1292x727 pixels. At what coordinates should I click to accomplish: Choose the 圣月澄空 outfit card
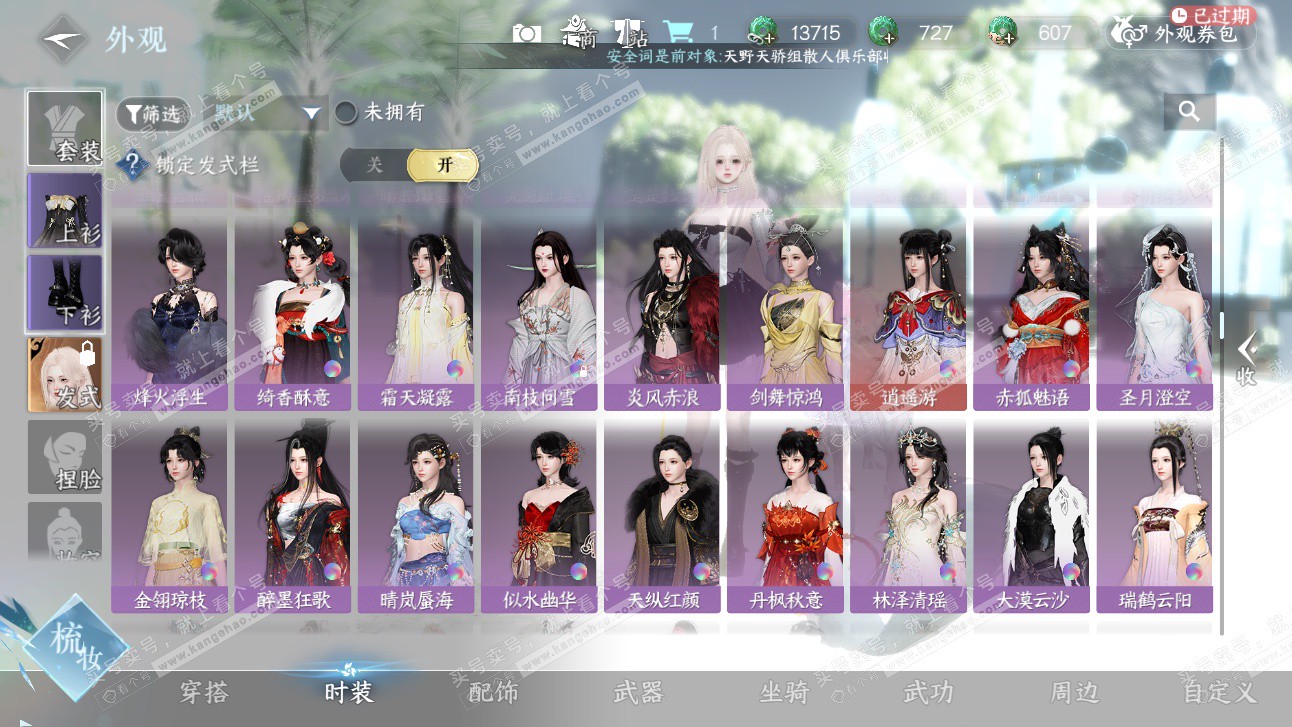(x=1154, y=310)
